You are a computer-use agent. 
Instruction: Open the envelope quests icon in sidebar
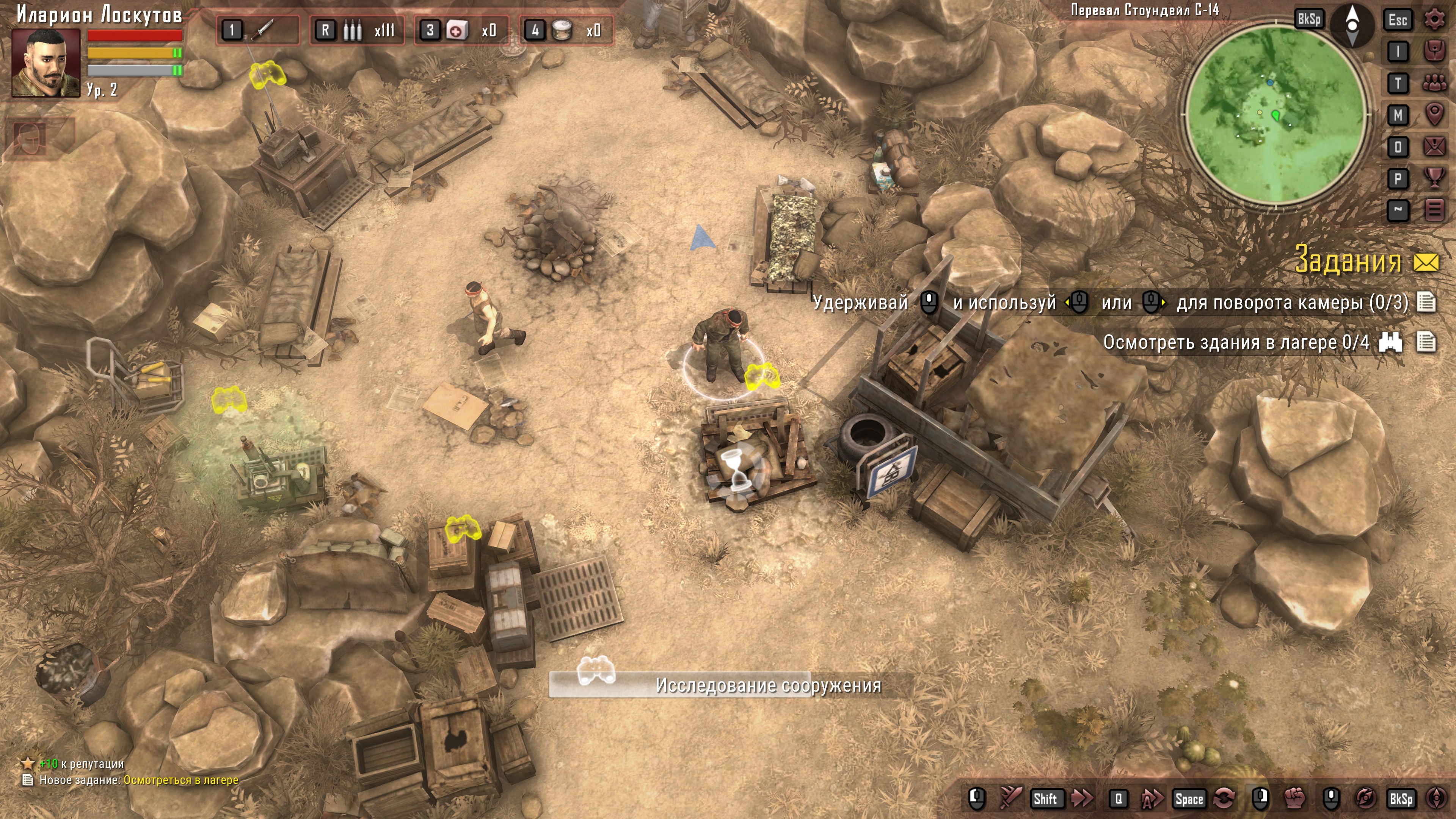[x=1434, y=147]
